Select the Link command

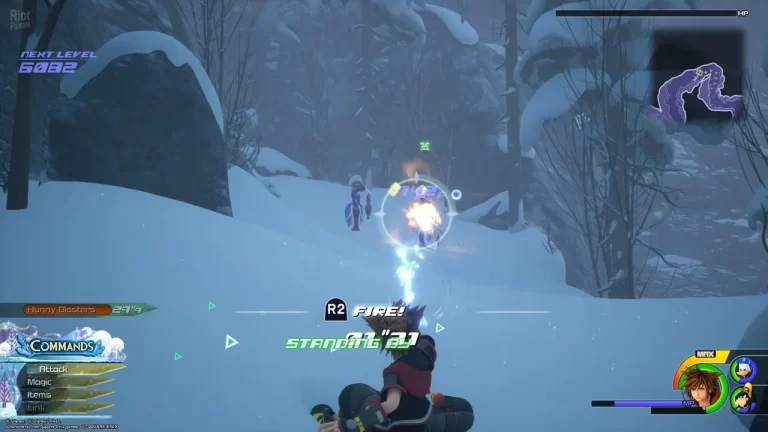pyautogui.click(x=36, y=407)
